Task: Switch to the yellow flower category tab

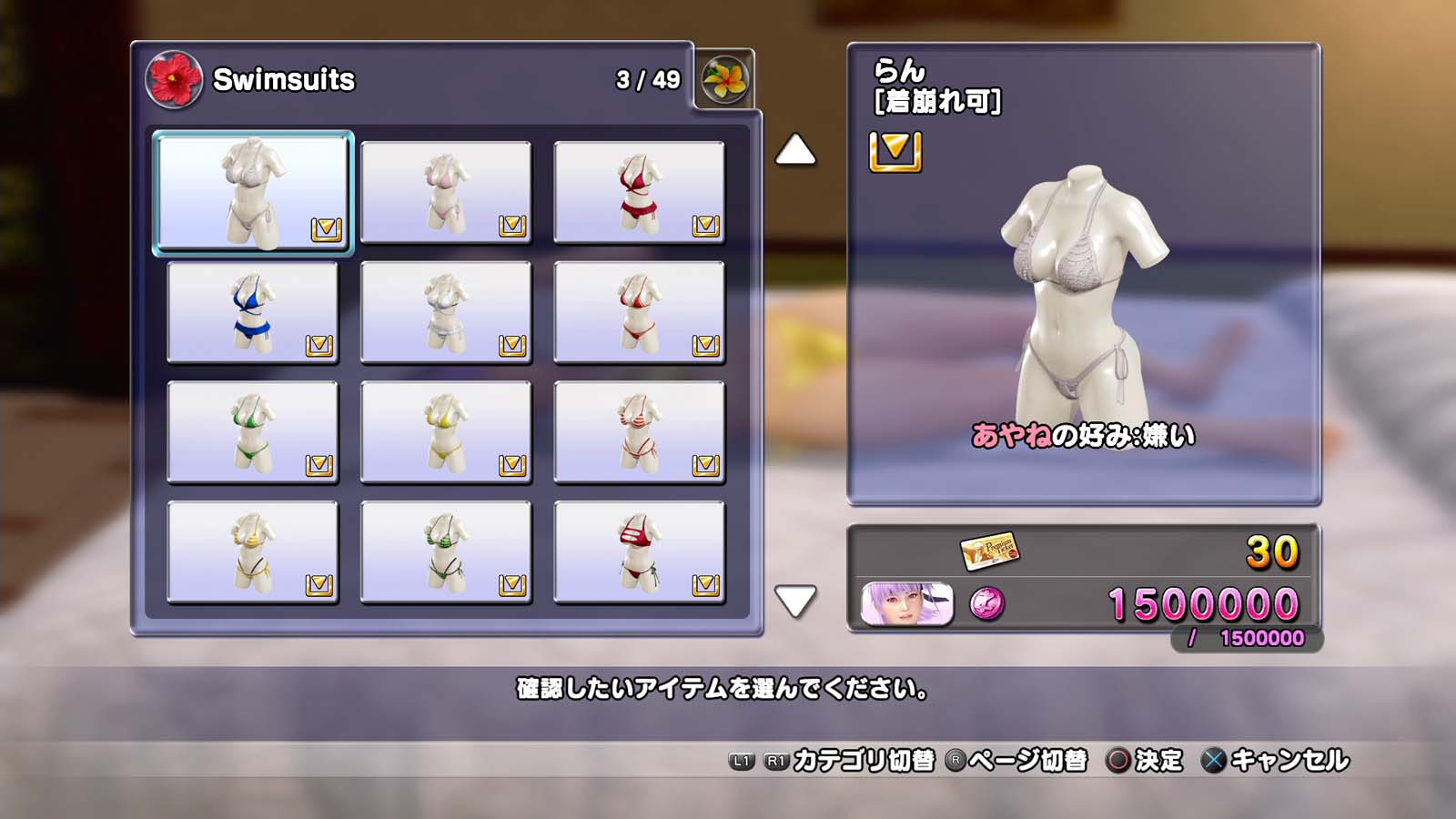Action: pyautogui.click(x=725, y=79)
